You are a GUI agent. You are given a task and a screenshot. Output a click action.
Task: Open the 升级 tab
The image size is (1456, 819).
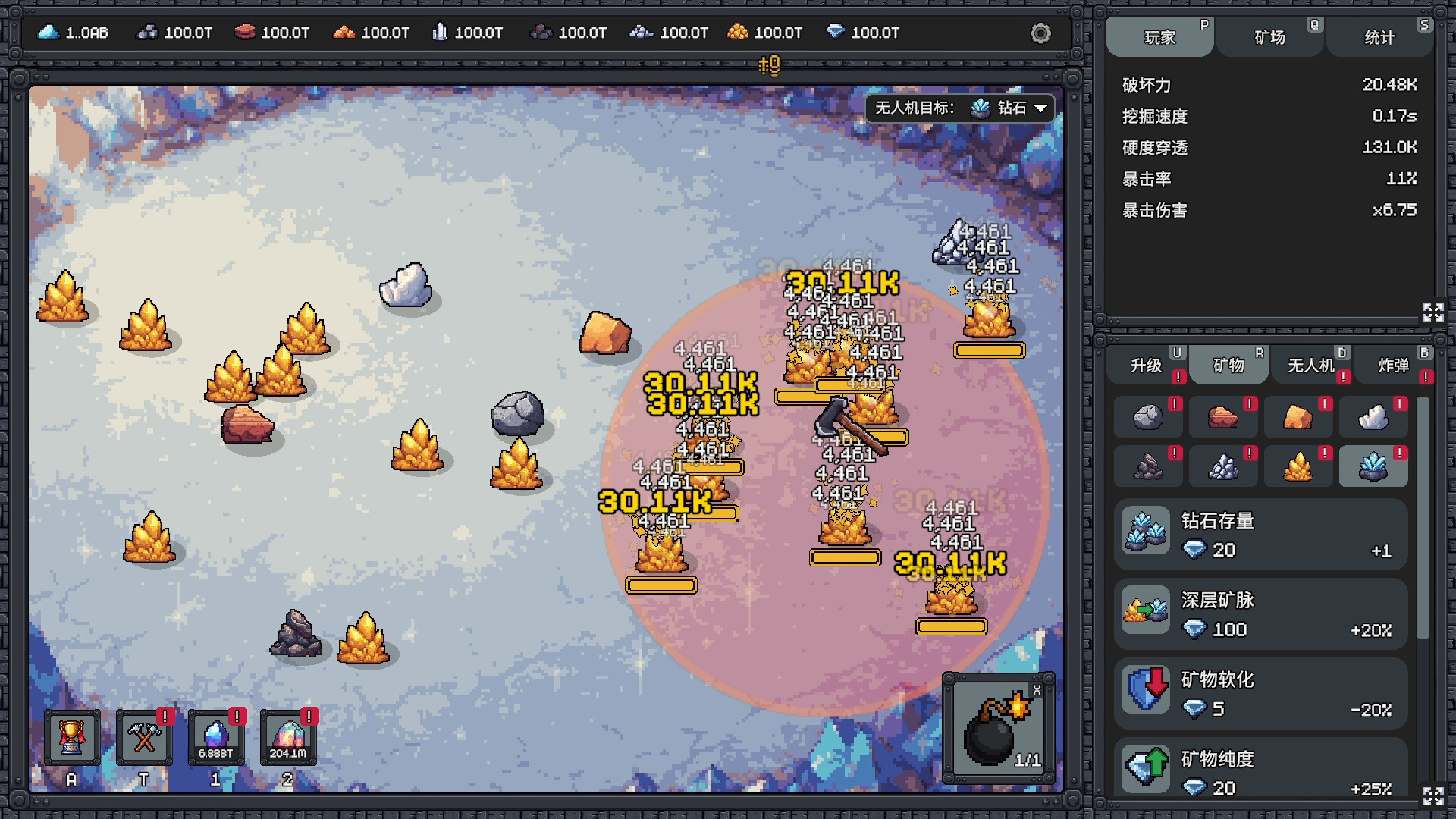pyautogui.click(x=1147, y=365)
